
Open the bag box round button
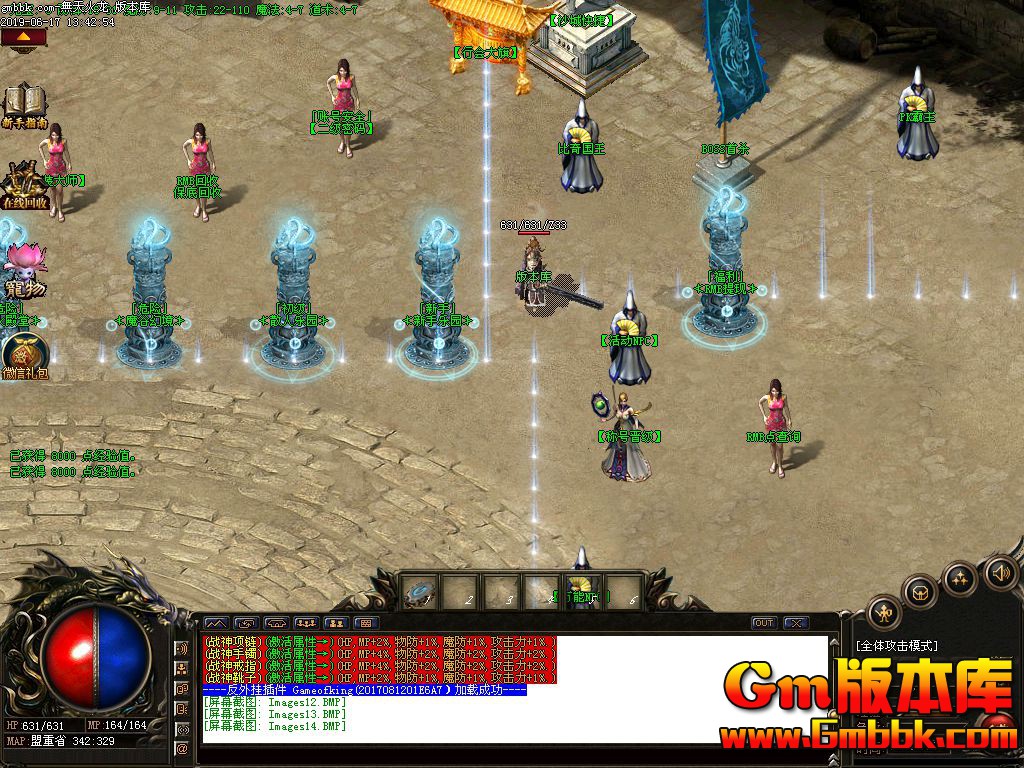pyautogui.click(x=919, y=592)
